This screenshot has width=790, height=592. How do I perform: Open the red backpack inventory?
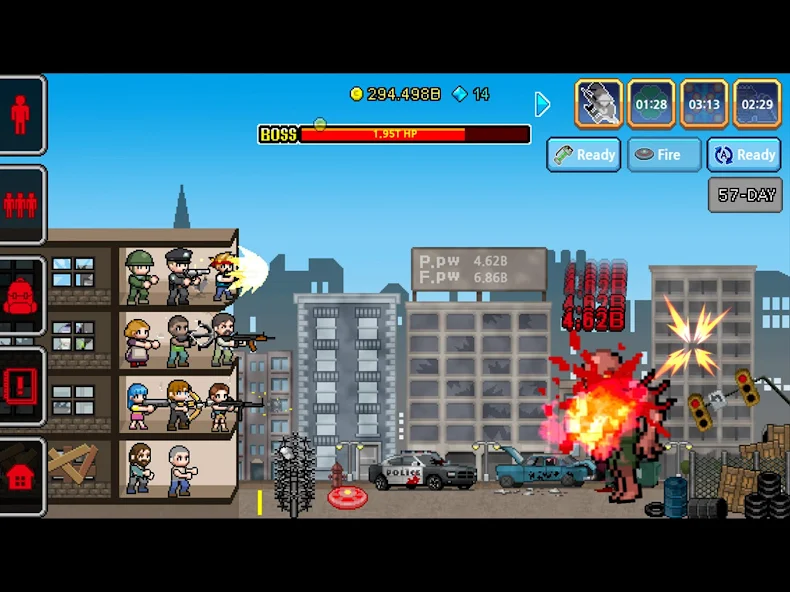21,297
